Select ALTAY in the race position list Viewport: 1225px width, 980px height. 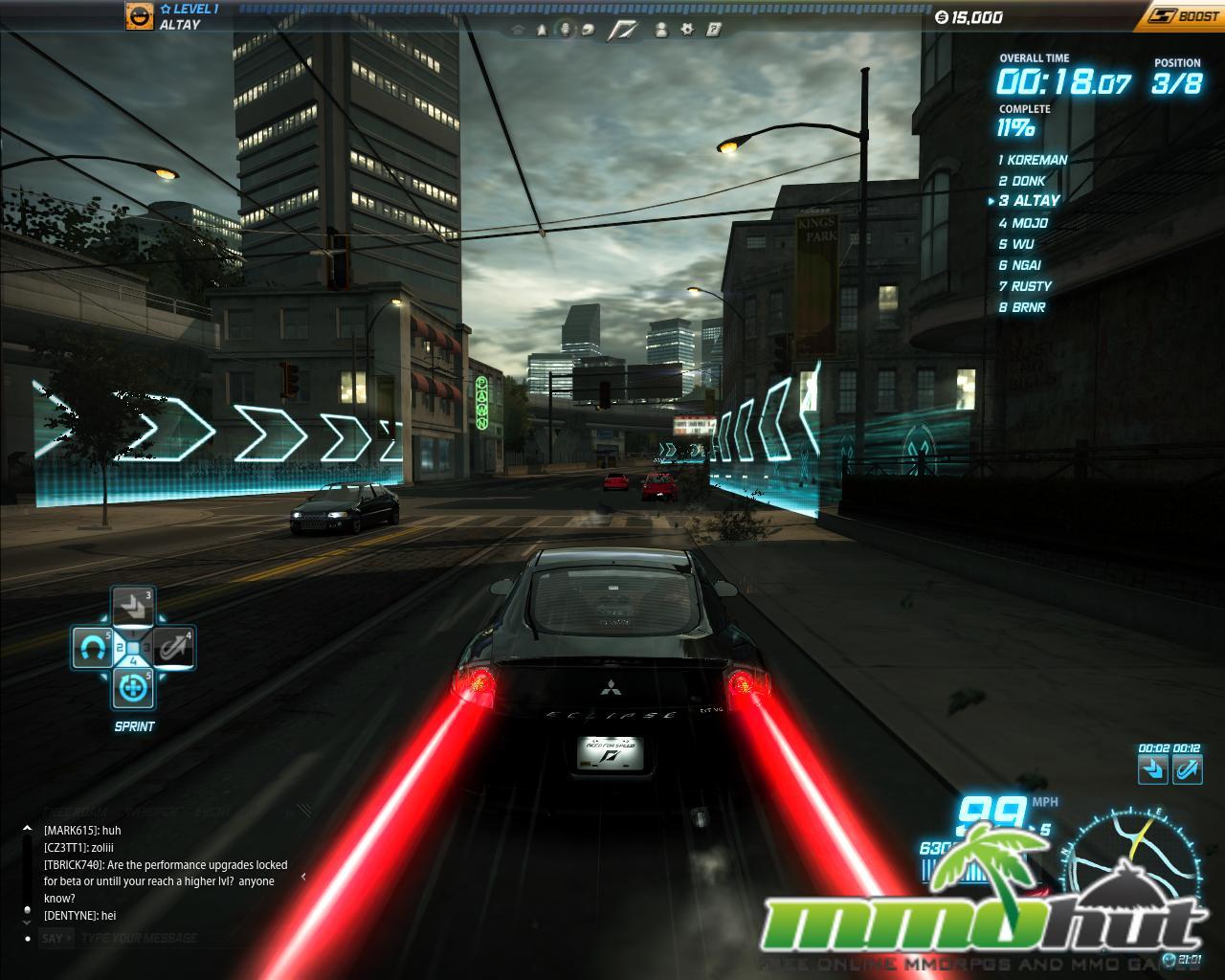tap(1029, 200)
